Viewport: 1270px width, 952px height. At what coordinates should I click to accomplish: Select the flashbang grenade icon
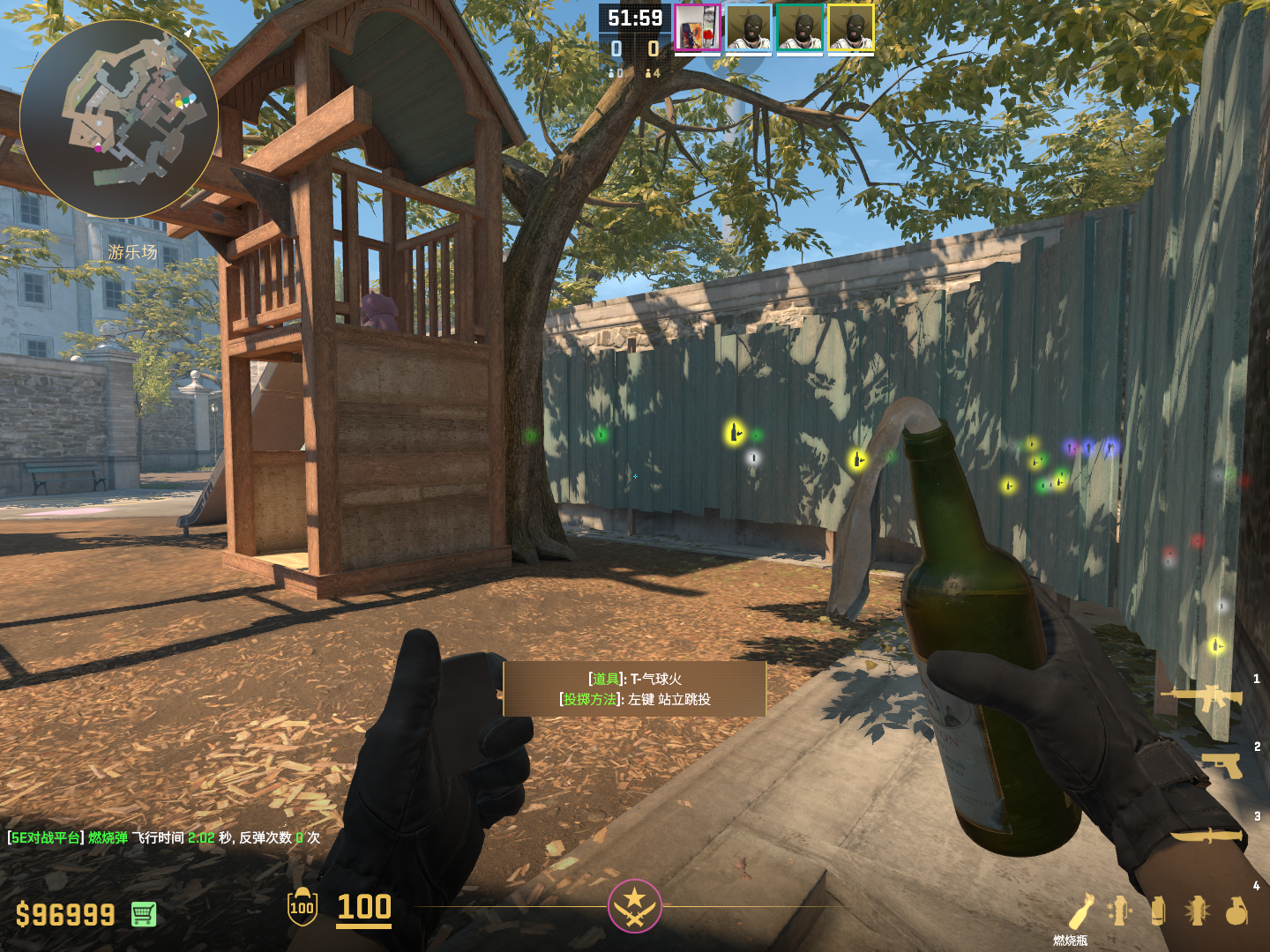click(x=1197, y=911)
